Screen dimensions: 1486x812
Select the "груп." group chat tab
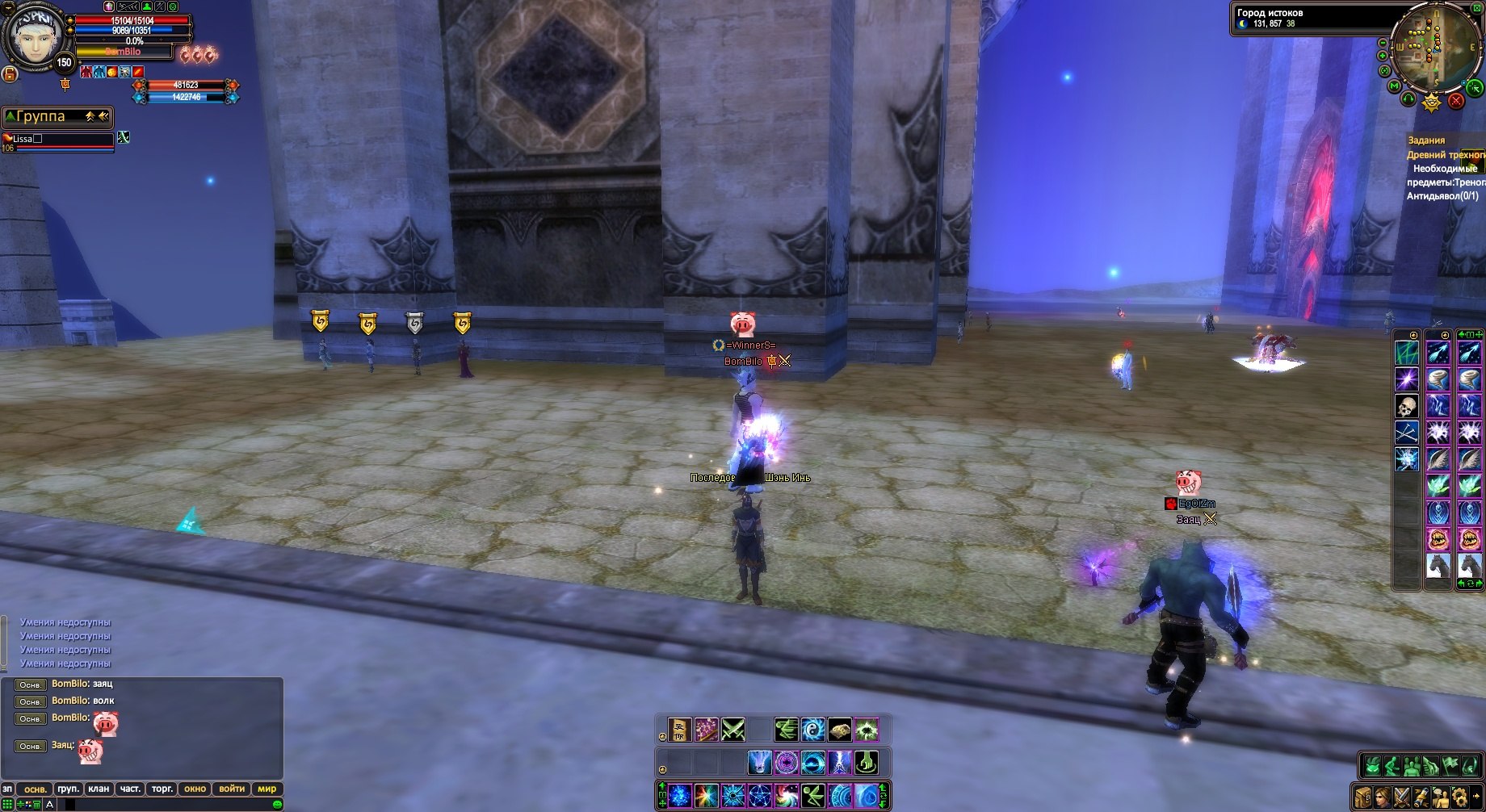[68, 789]
